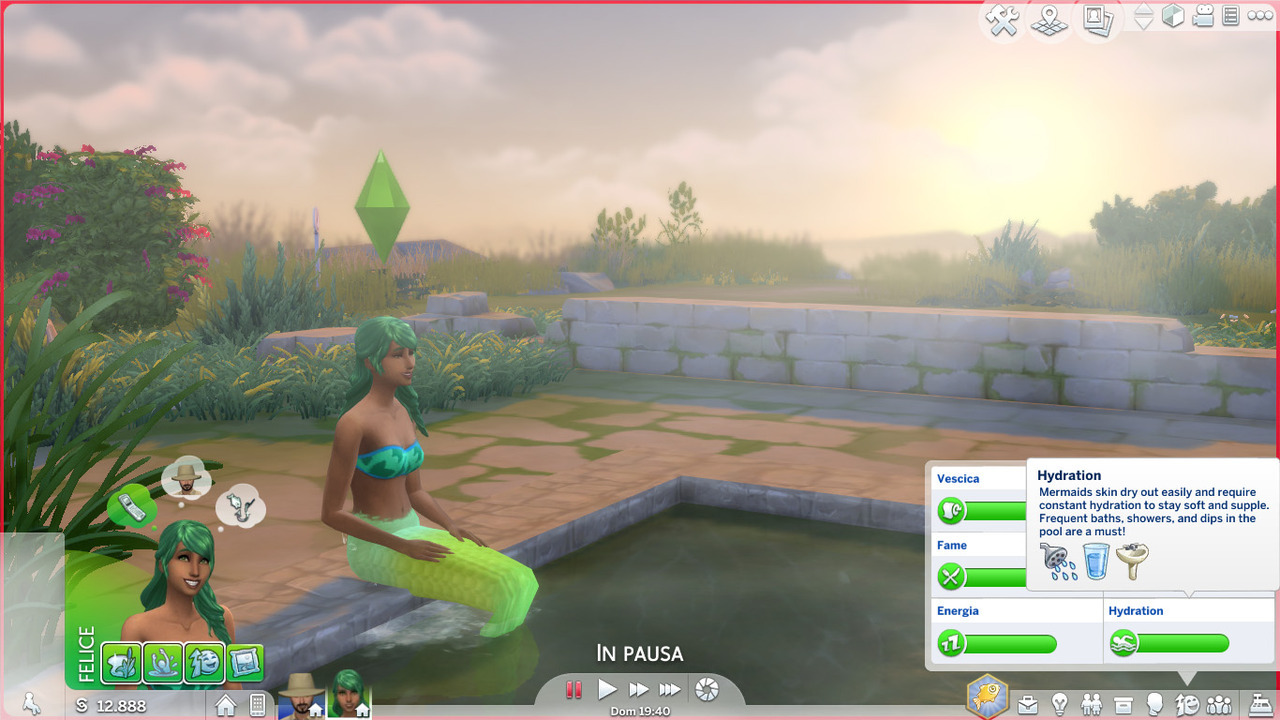Image resolution: width=1280 pixels, height=720 pixels.
Task: Set game speed to double fast-forward
Action: (638, 689)
